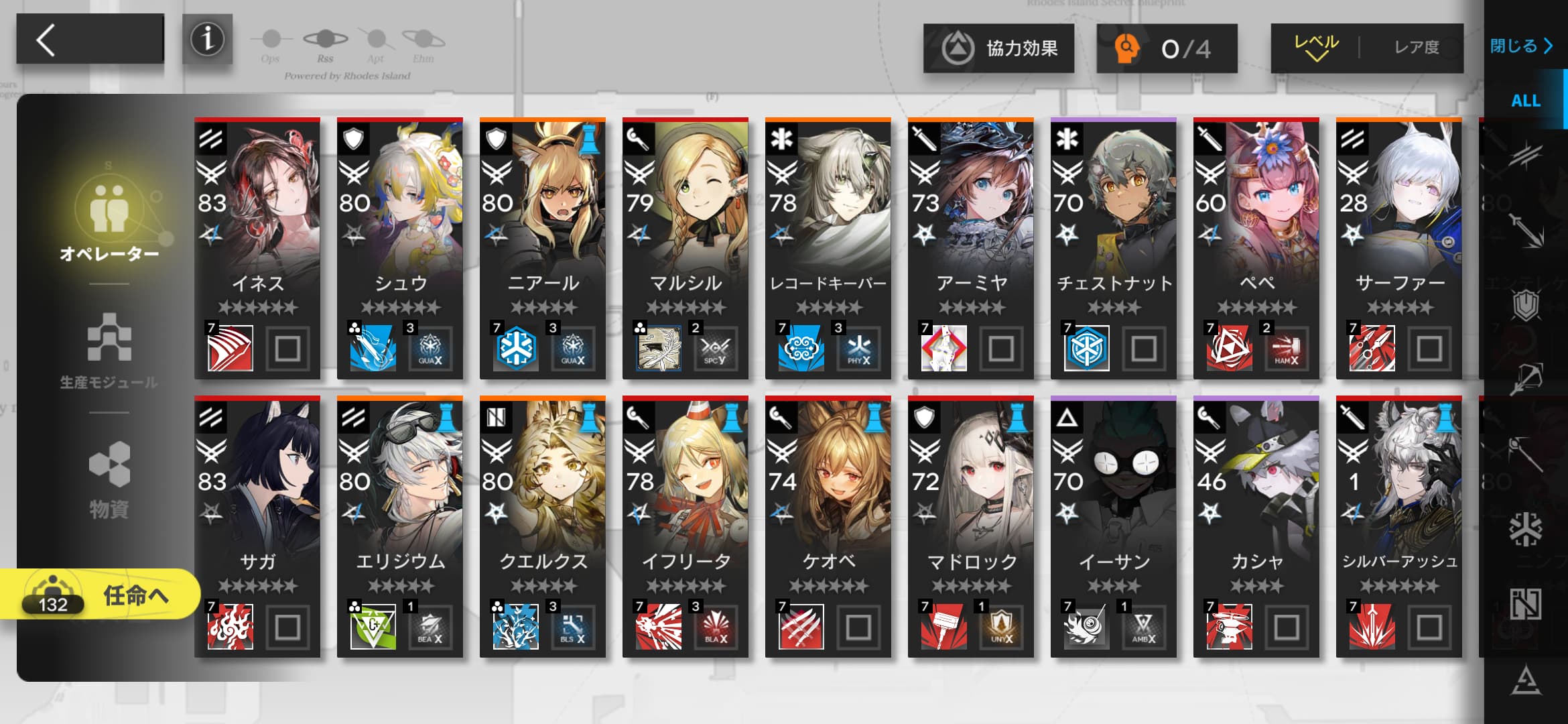The width and height of the screenshot is (1568, 724).
Task: Switch to the 生産モジュール tab
Action: [x=109, y=350]
